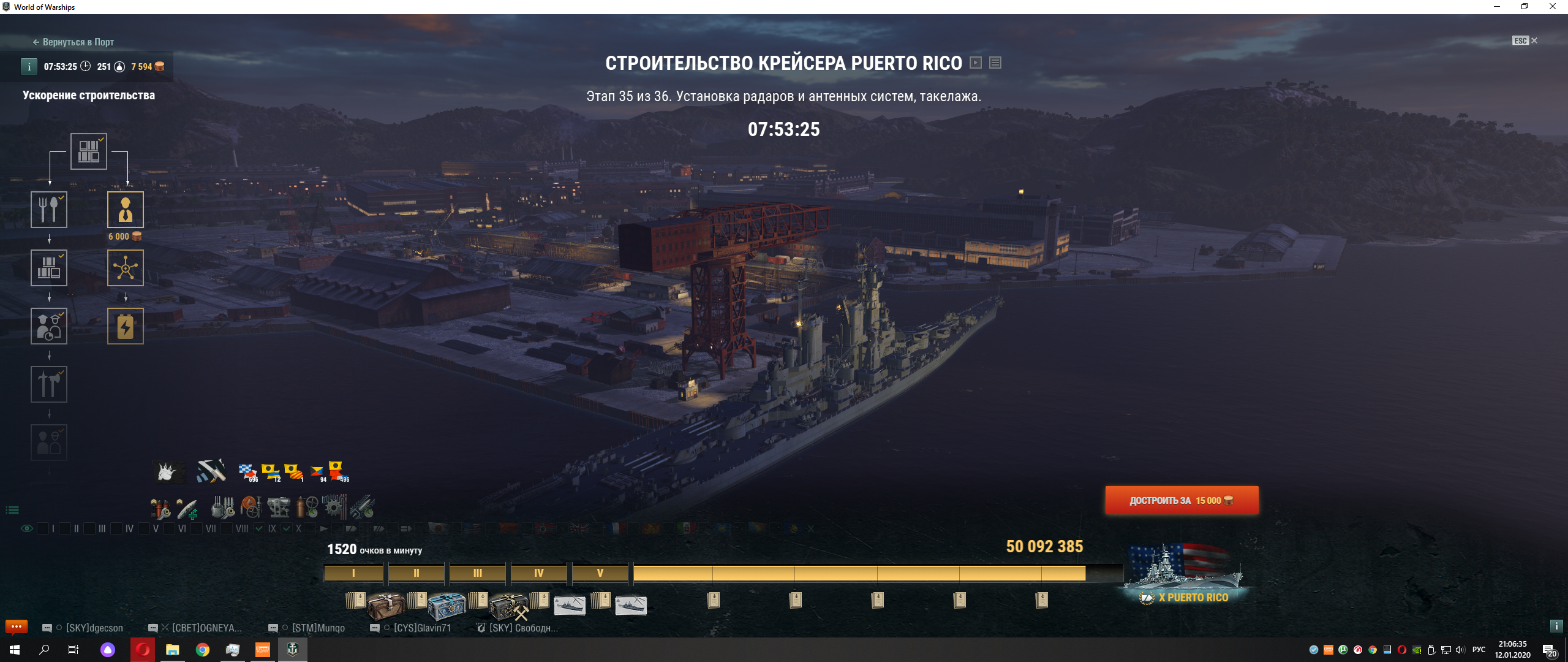Open chat with [SKY]dgecson
The width and height of the screenshot is (1568, 662).
94,628
